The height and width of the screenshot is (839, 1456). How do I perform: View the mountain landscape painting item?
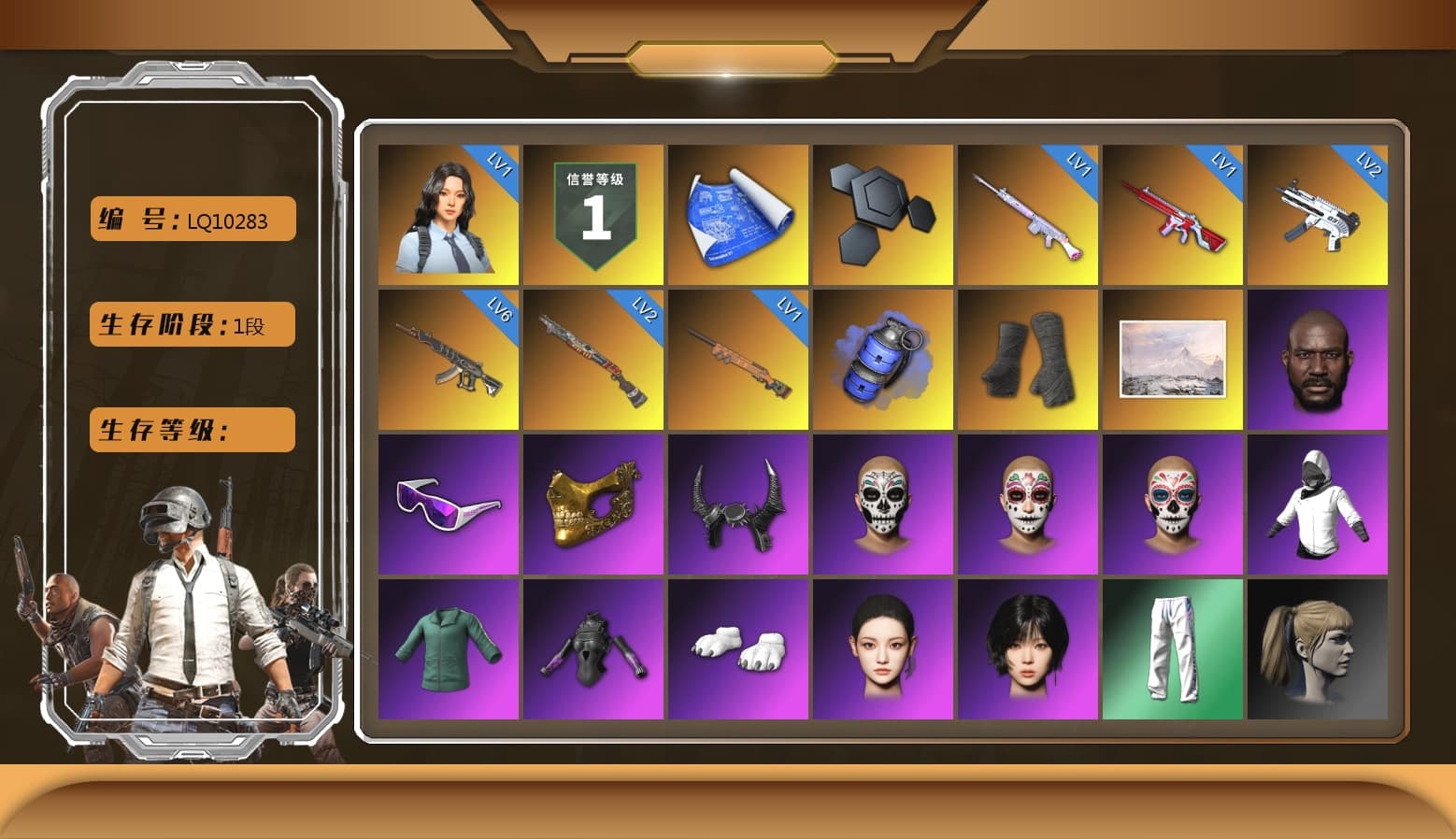[1173, 359]
